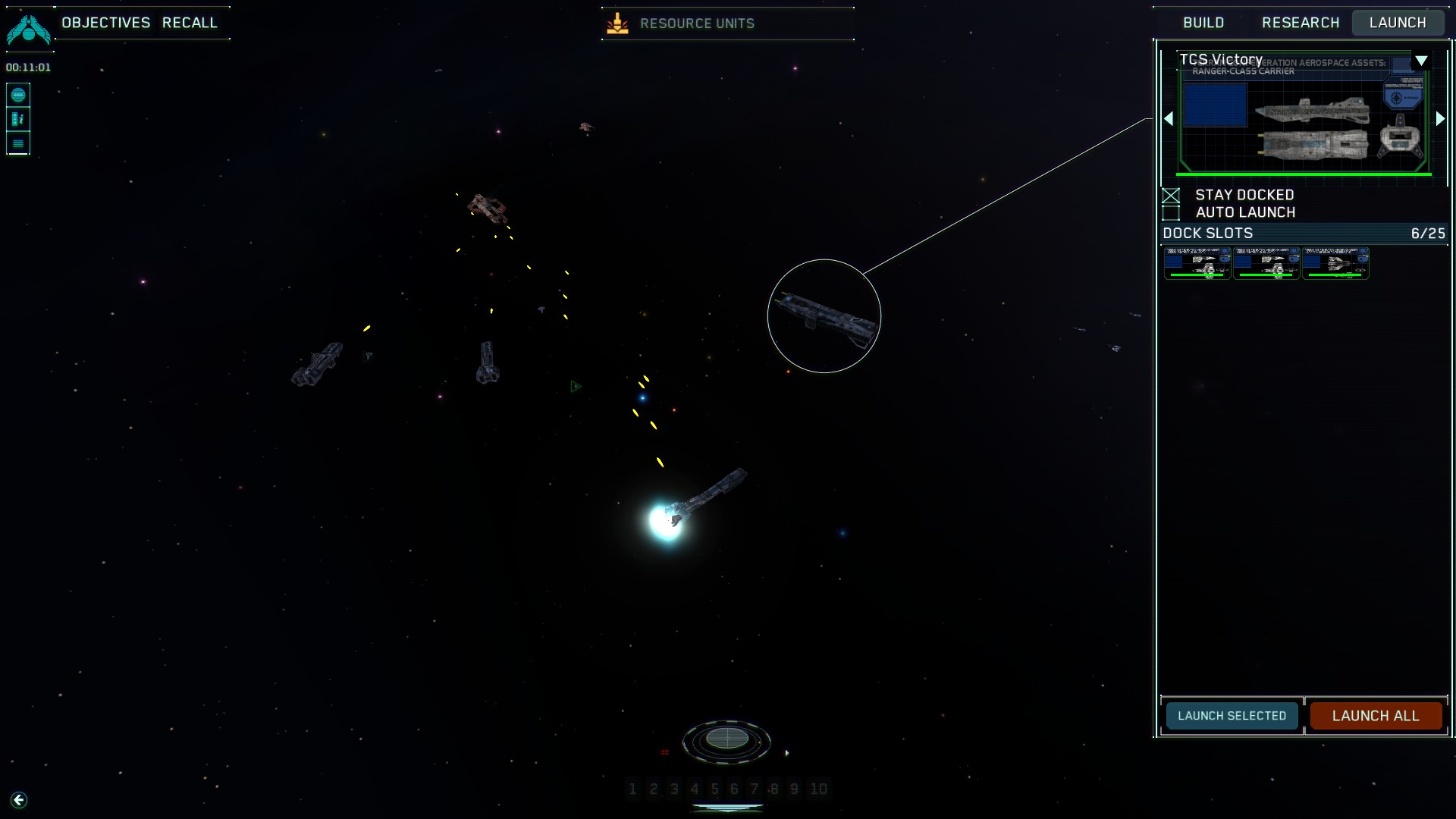Open the unit info list icon

[x=18, y=119]
